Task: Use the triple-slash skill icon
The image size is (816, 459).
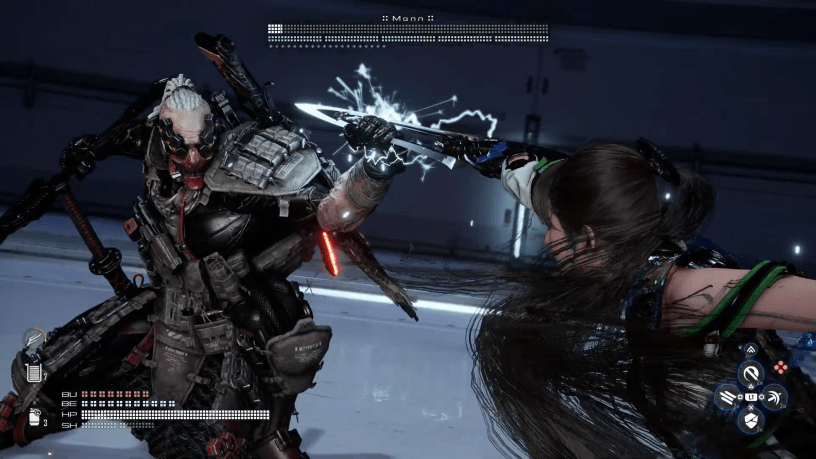Action: pos(727,397)
